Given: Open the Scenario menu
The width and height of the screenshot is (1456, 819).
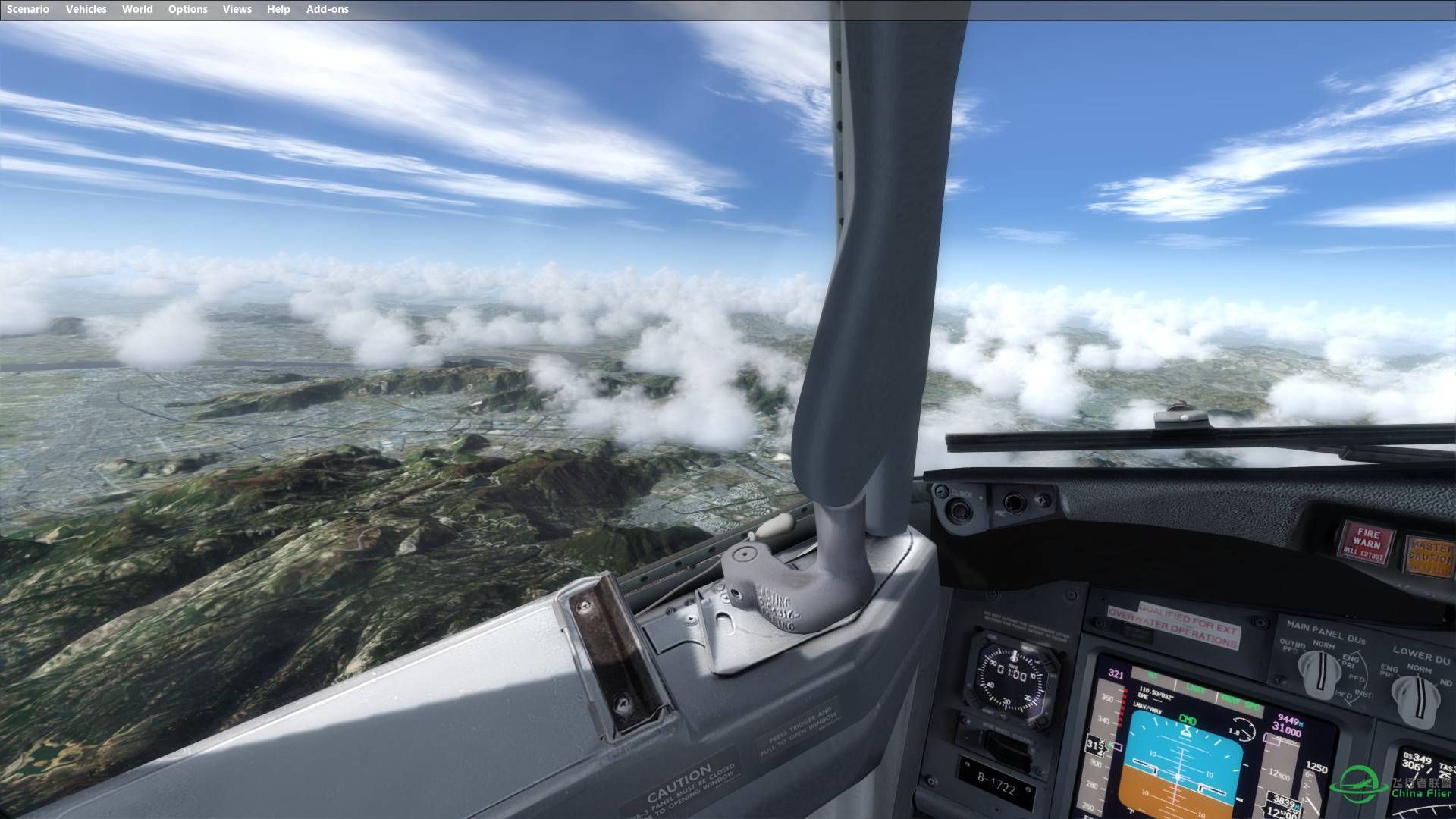Looking at the screenshot, I should point(28,9).
